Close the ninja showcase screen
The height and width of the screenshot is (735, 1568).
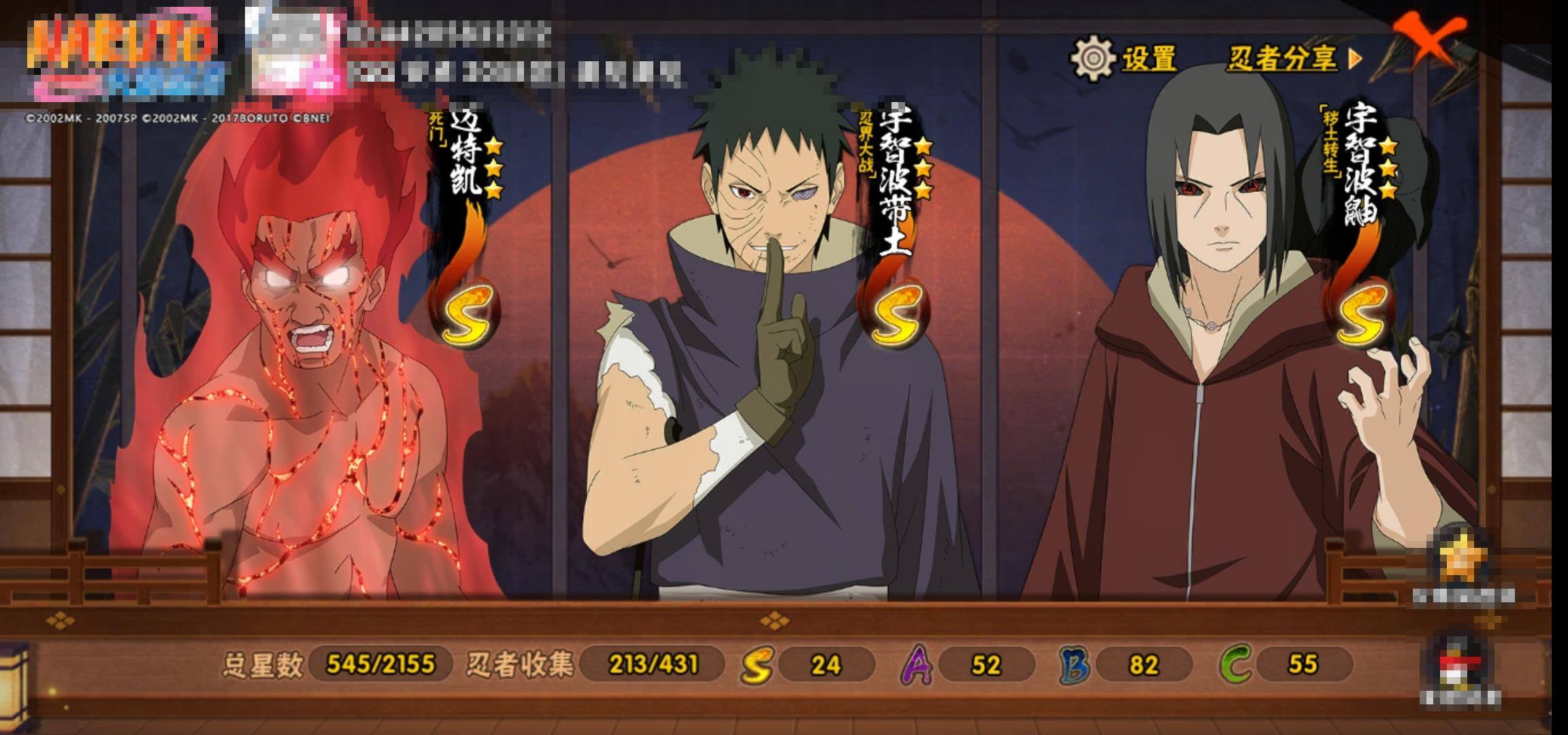click(x=1428, y=39)
